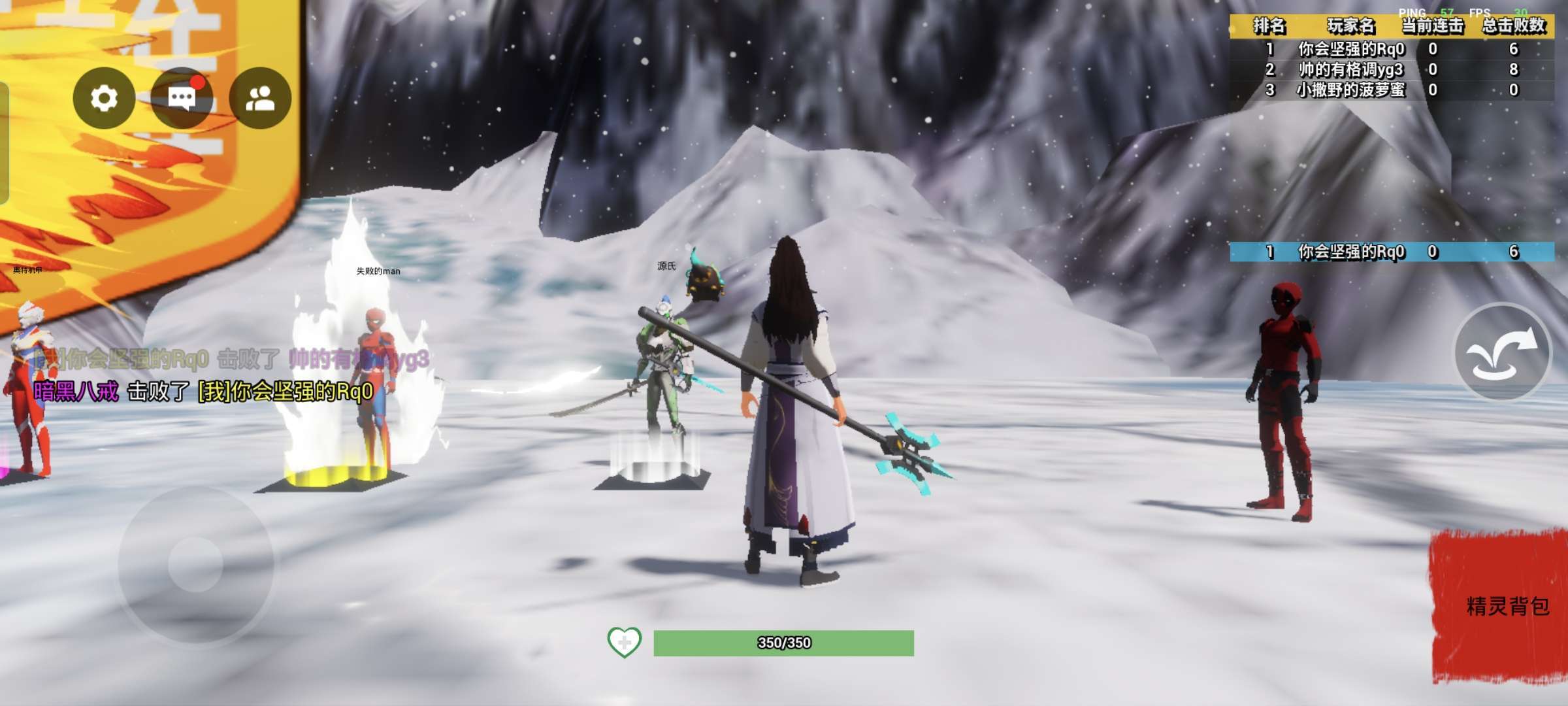Select leaderboard row 帅的有格调yg3

coord(1392,69)
